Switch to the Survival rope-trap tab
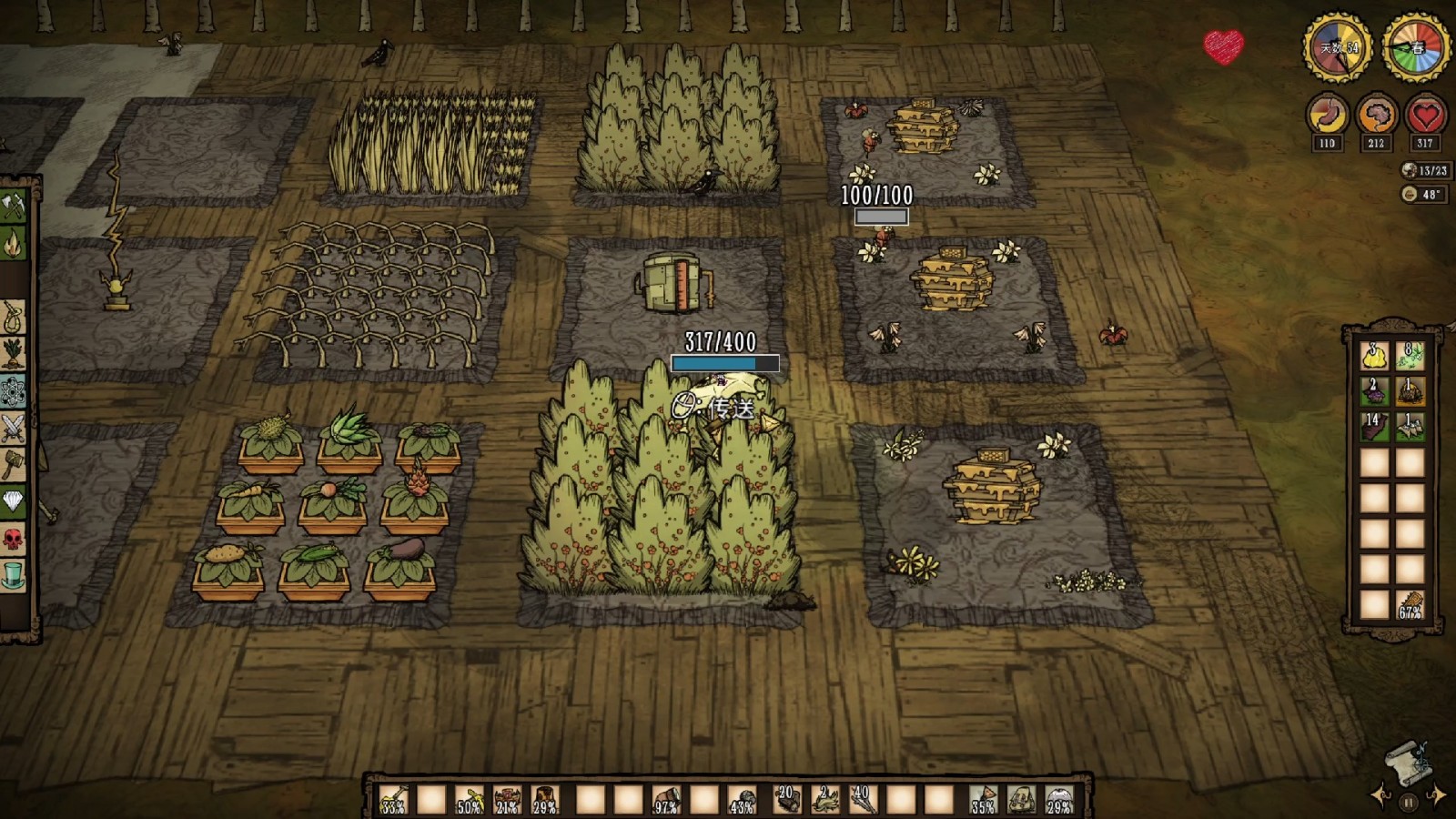Viewport: 1456px width, 819px height. [x=13, y=318]
